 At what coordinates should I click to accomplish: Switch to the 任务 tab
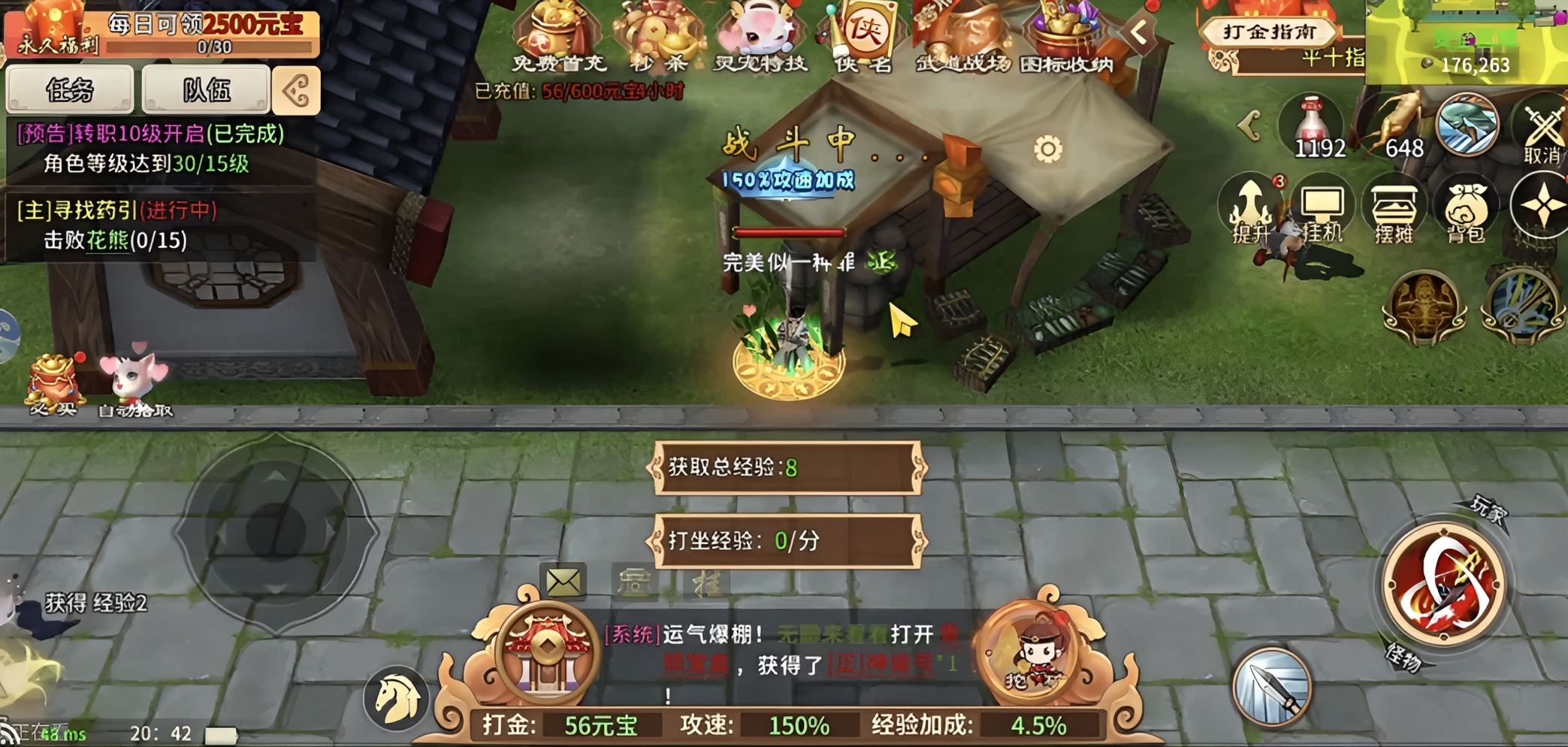[x=71, y=89]
